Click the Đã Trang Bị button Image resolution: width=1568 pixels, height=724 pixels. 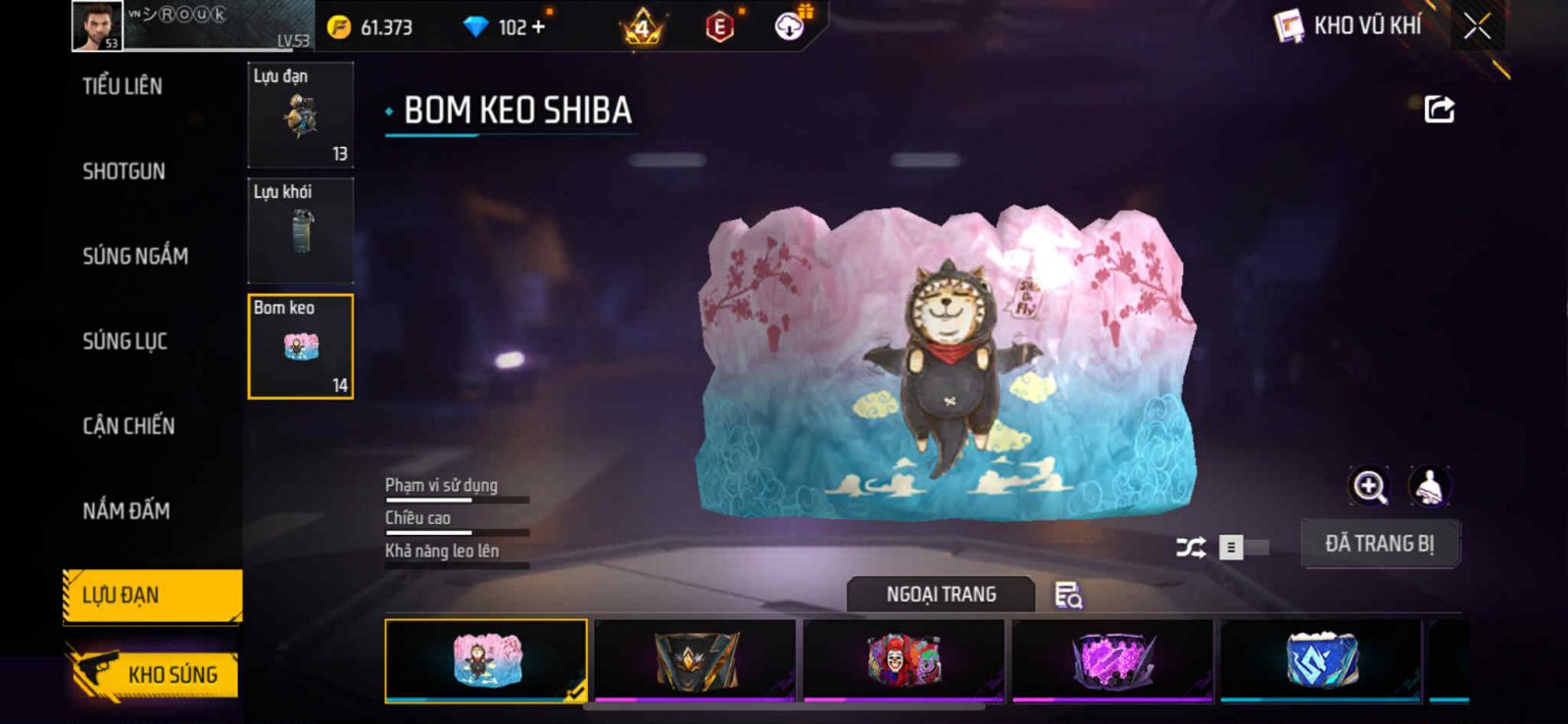[x=1379, y=544]
